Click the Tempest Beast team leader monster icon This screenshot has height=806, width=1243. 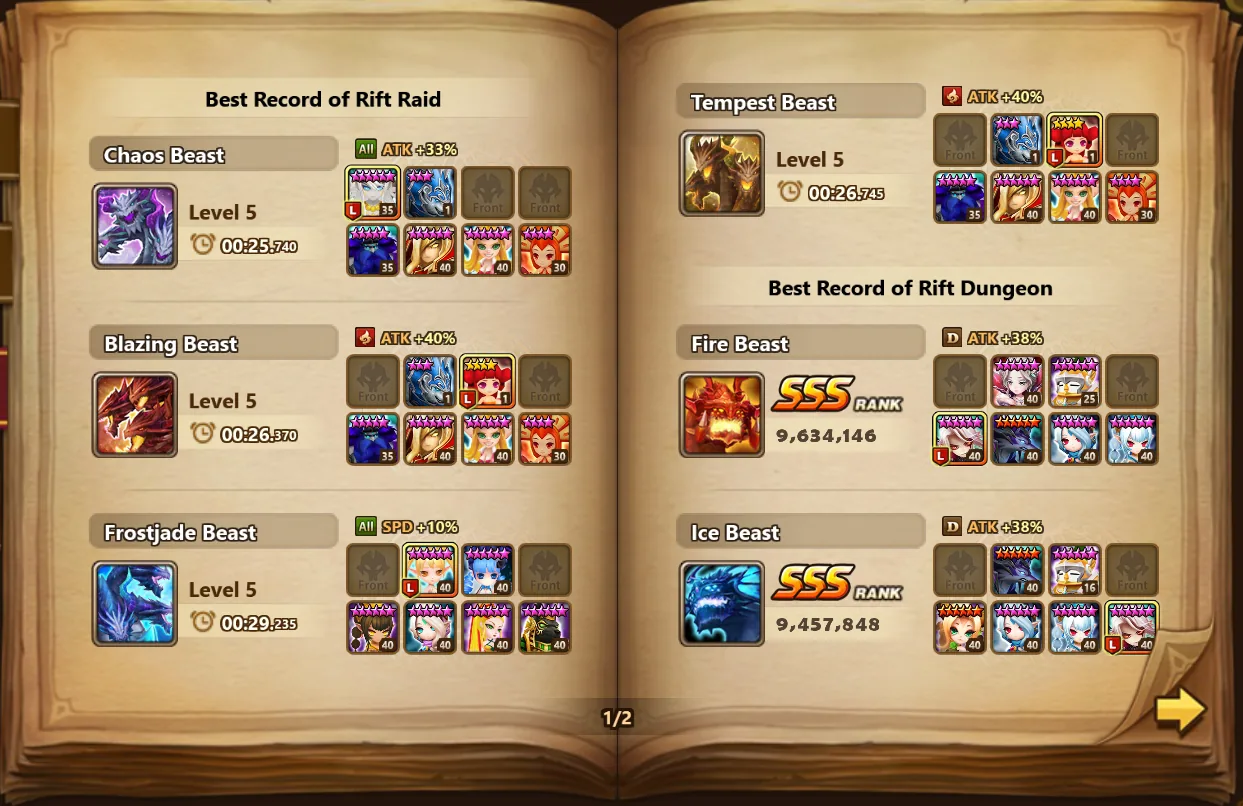1076,140
